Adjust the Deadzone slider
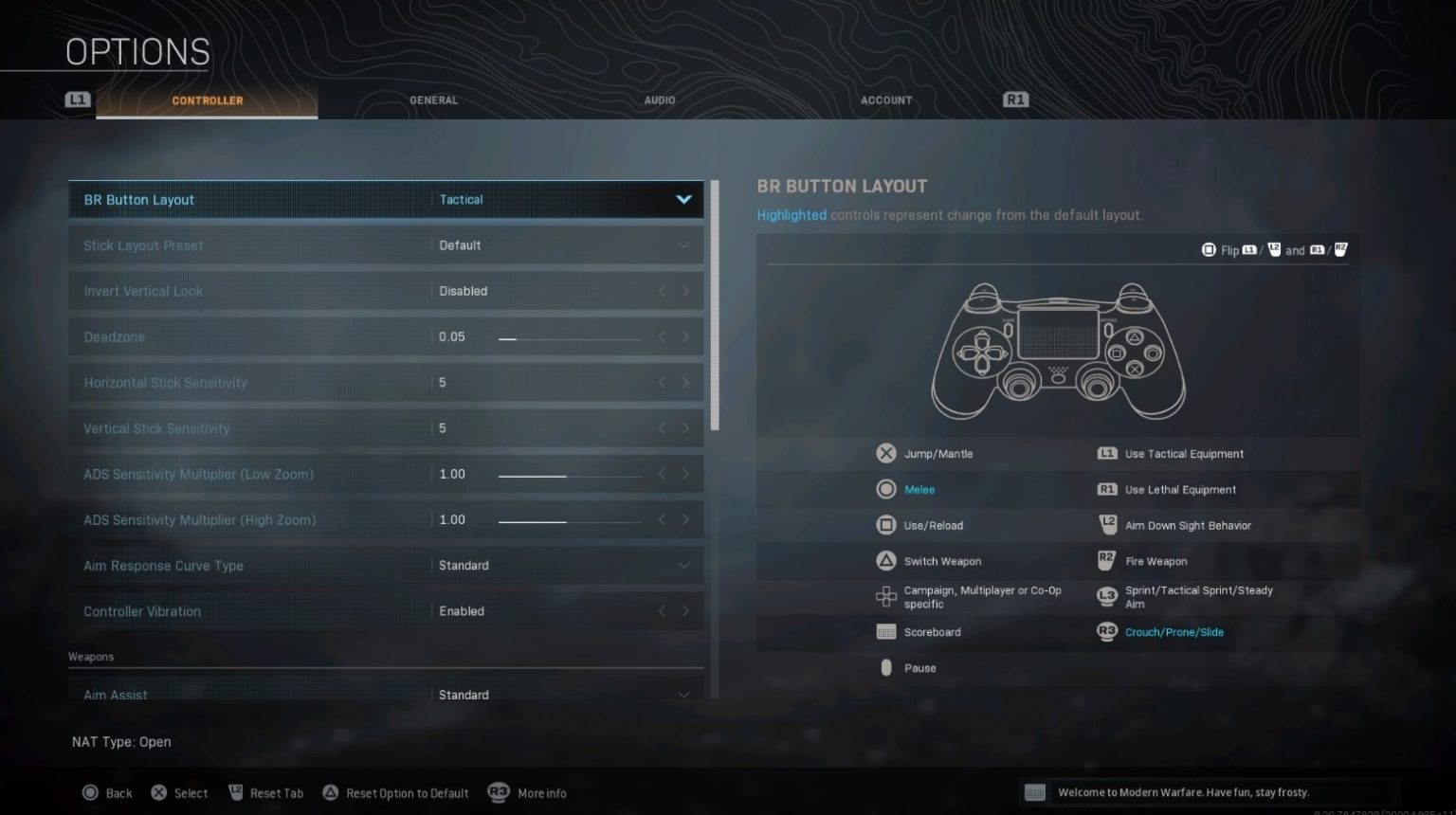The image size is (1456, 815). pyautogui.click(x=569, y=336)
